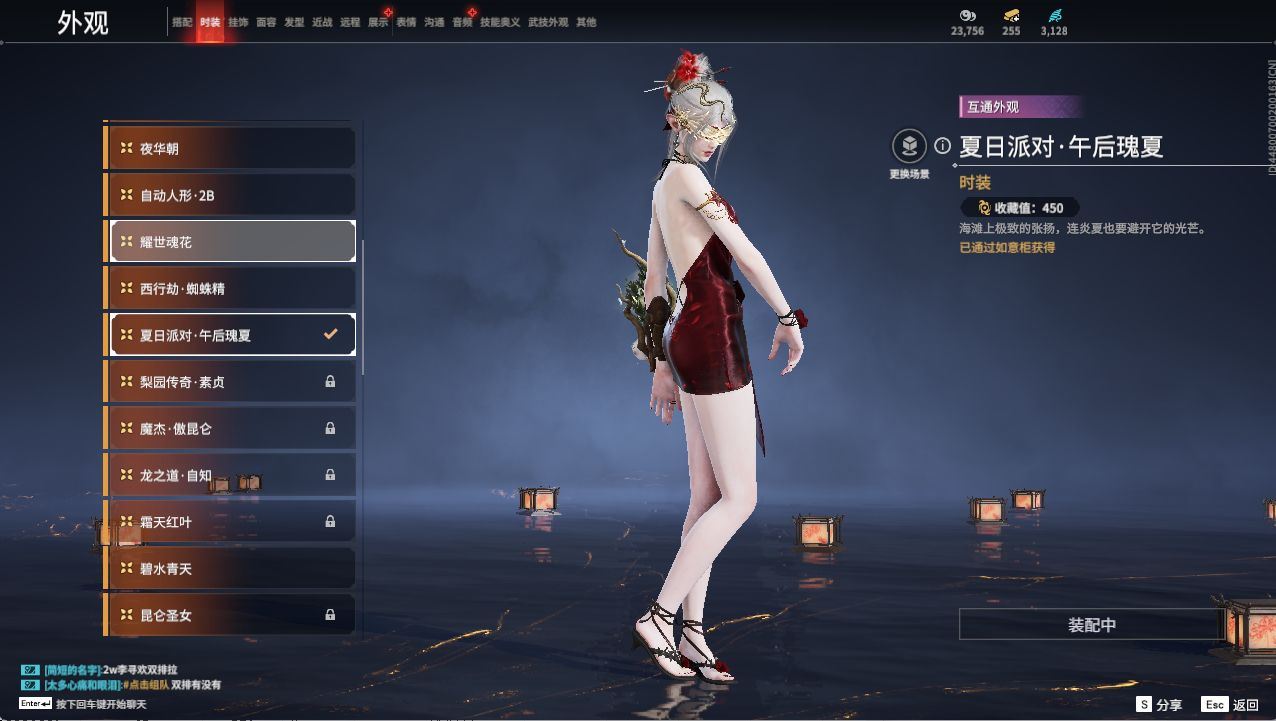Choose the 自动人形·2B outfit
Viewport: 1276px width, 721px height.
pos(230,195)
